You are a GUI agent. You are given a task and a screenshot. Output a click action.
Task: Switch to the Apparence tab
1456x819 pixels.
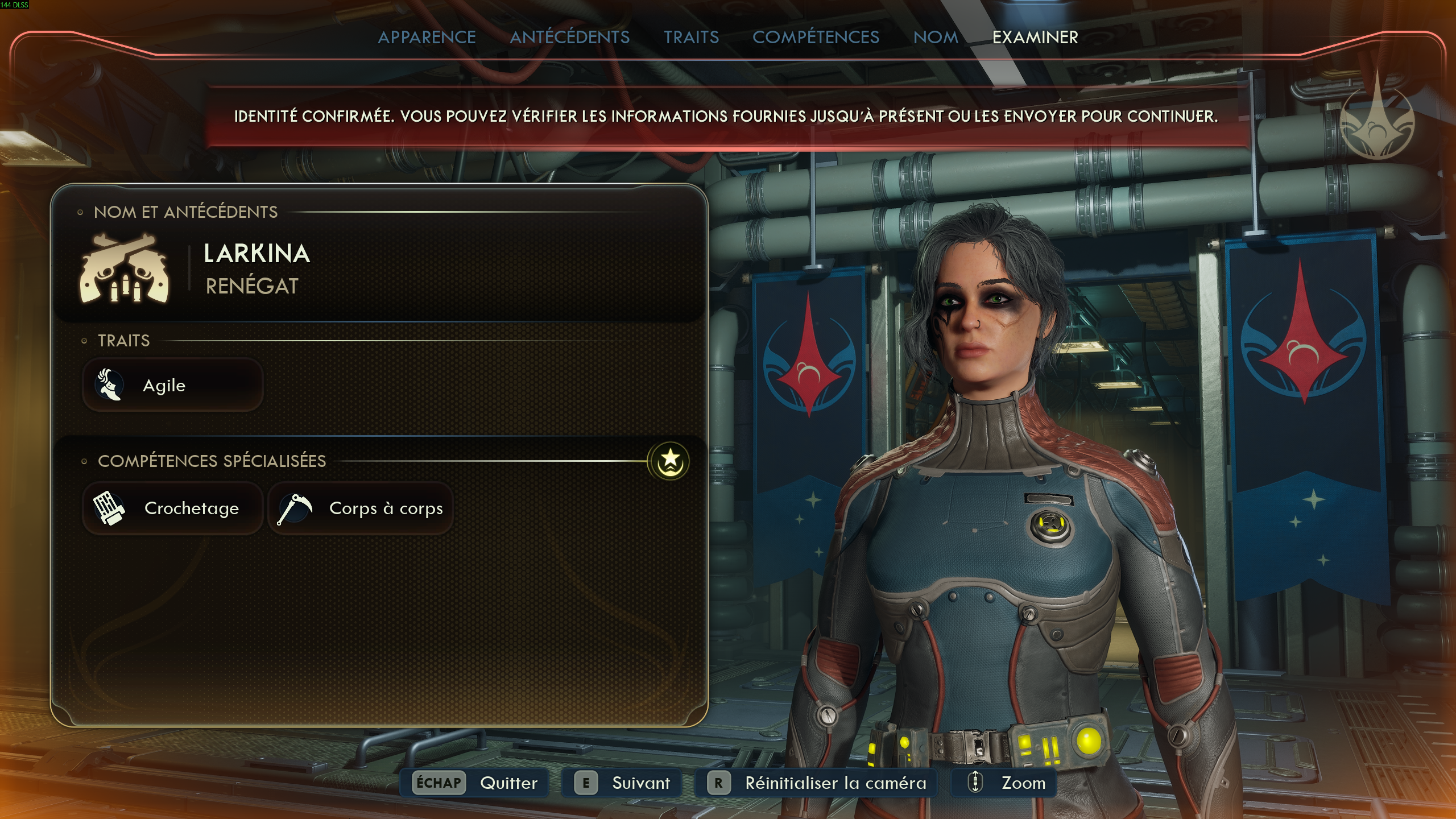(427, 38)
